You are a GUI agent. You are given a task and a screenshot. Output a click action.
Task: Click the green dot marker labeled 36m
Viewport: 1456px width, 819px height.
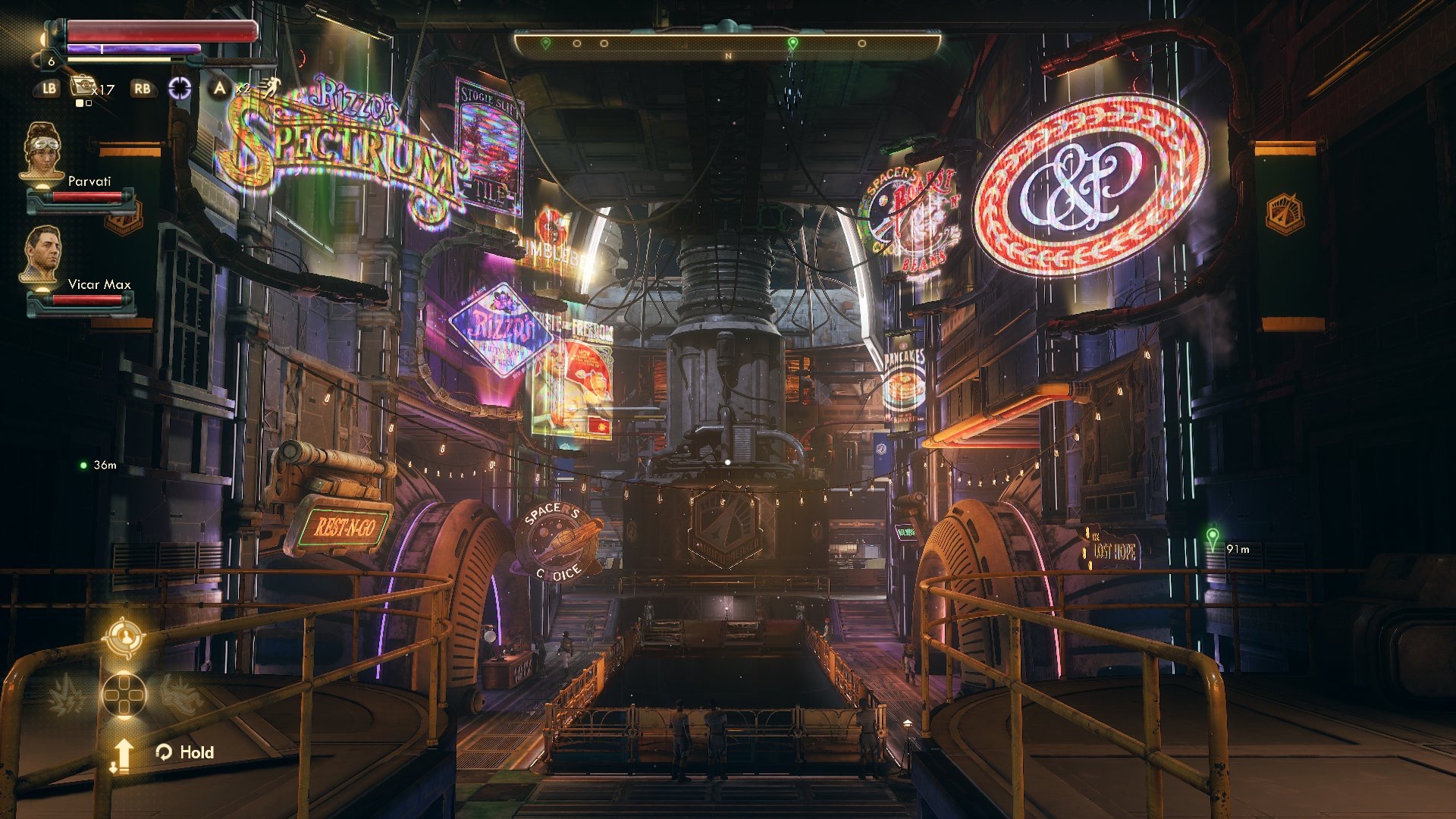pyautogui.click(x=83, y=465)
